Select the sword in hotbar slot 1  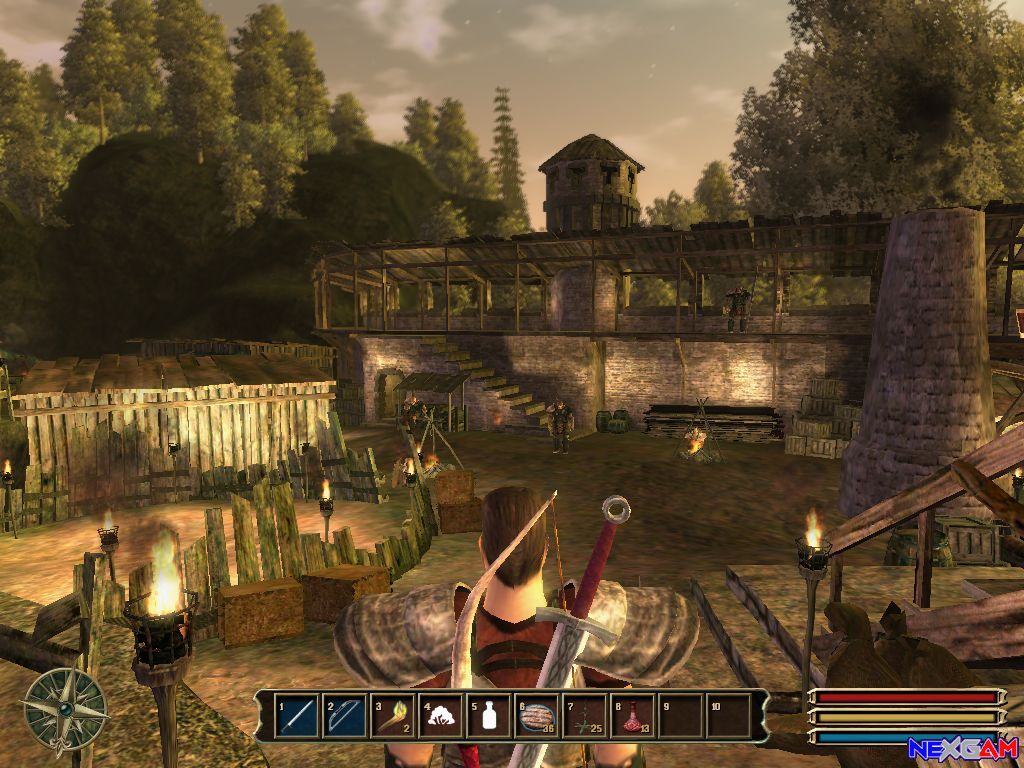[297, 716]
